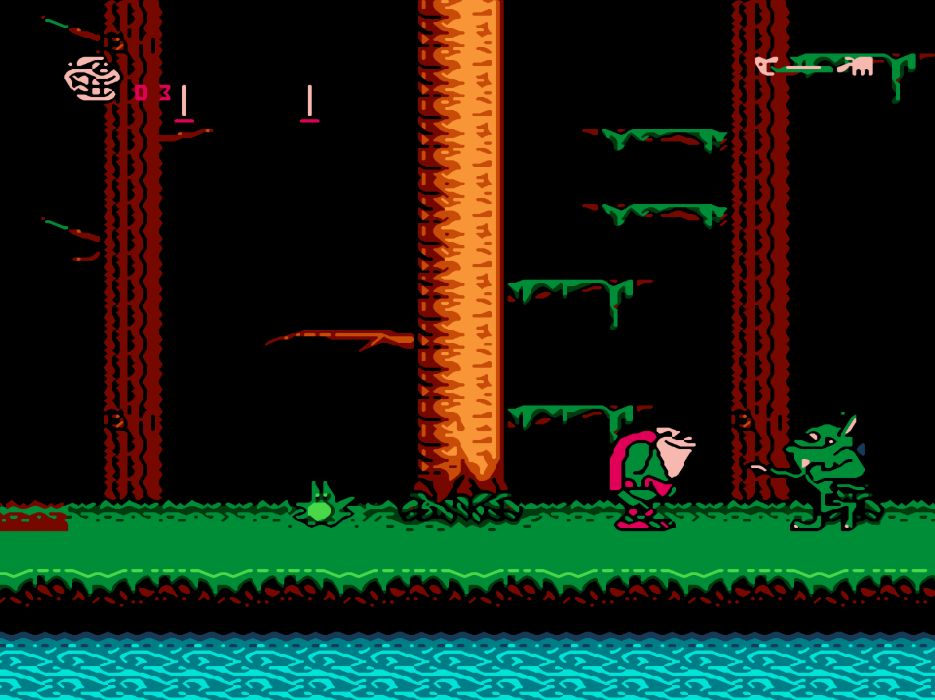This screenshot has width=935, height=700.
Task: Select the outstretched arm and hand icon
Action: [814, 67]
